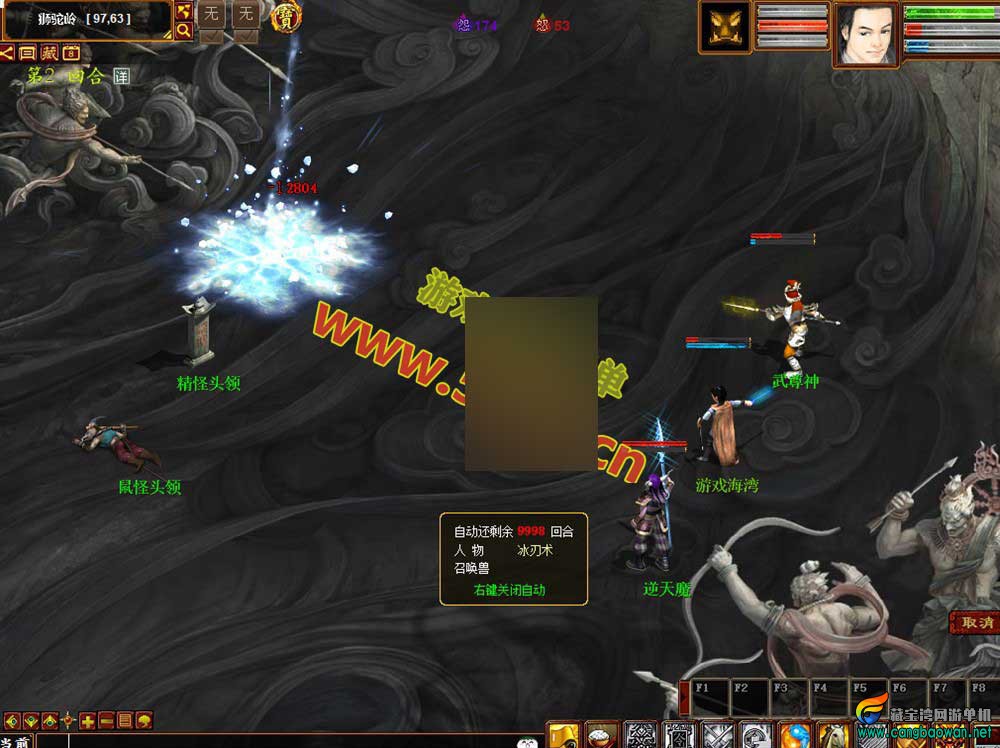Click the crossed swords icon in bottom bar
Image resolution: width=1000 pixels, height=748 pixels.
tap(718, 735)
